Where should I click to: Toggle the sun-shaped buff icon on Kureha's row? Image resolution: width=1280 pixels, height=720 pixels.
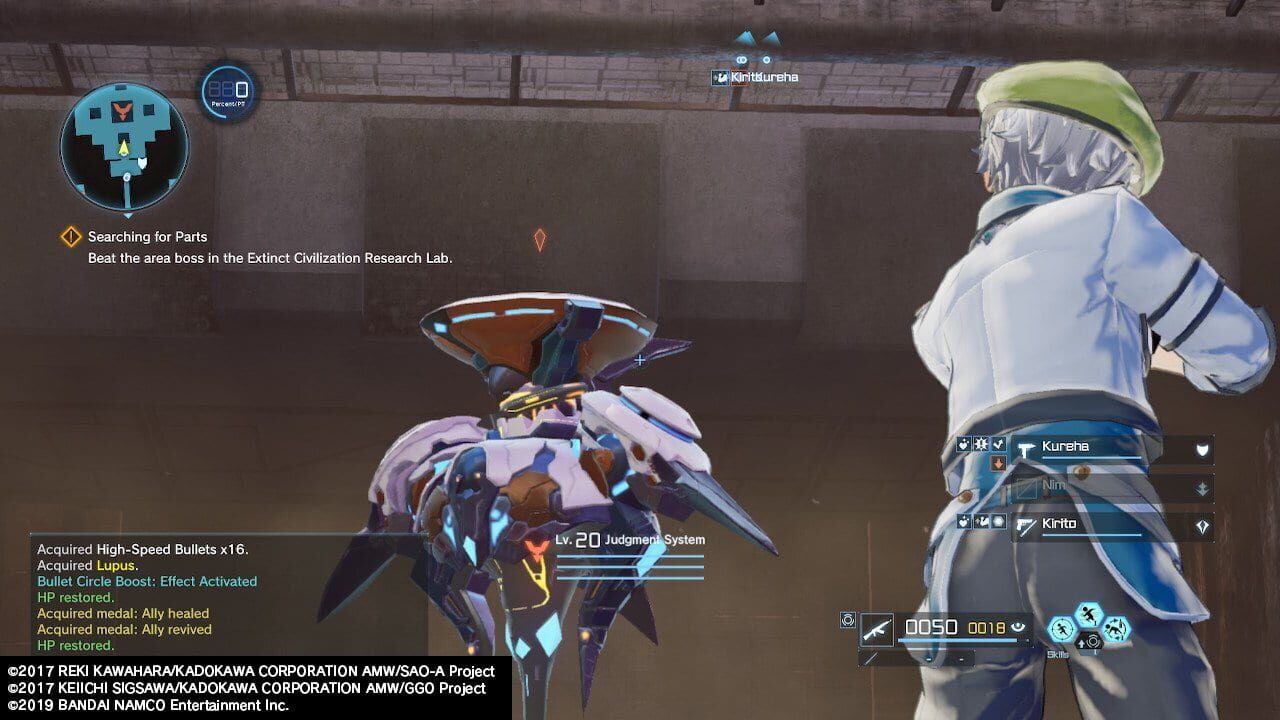pos(981,444)
